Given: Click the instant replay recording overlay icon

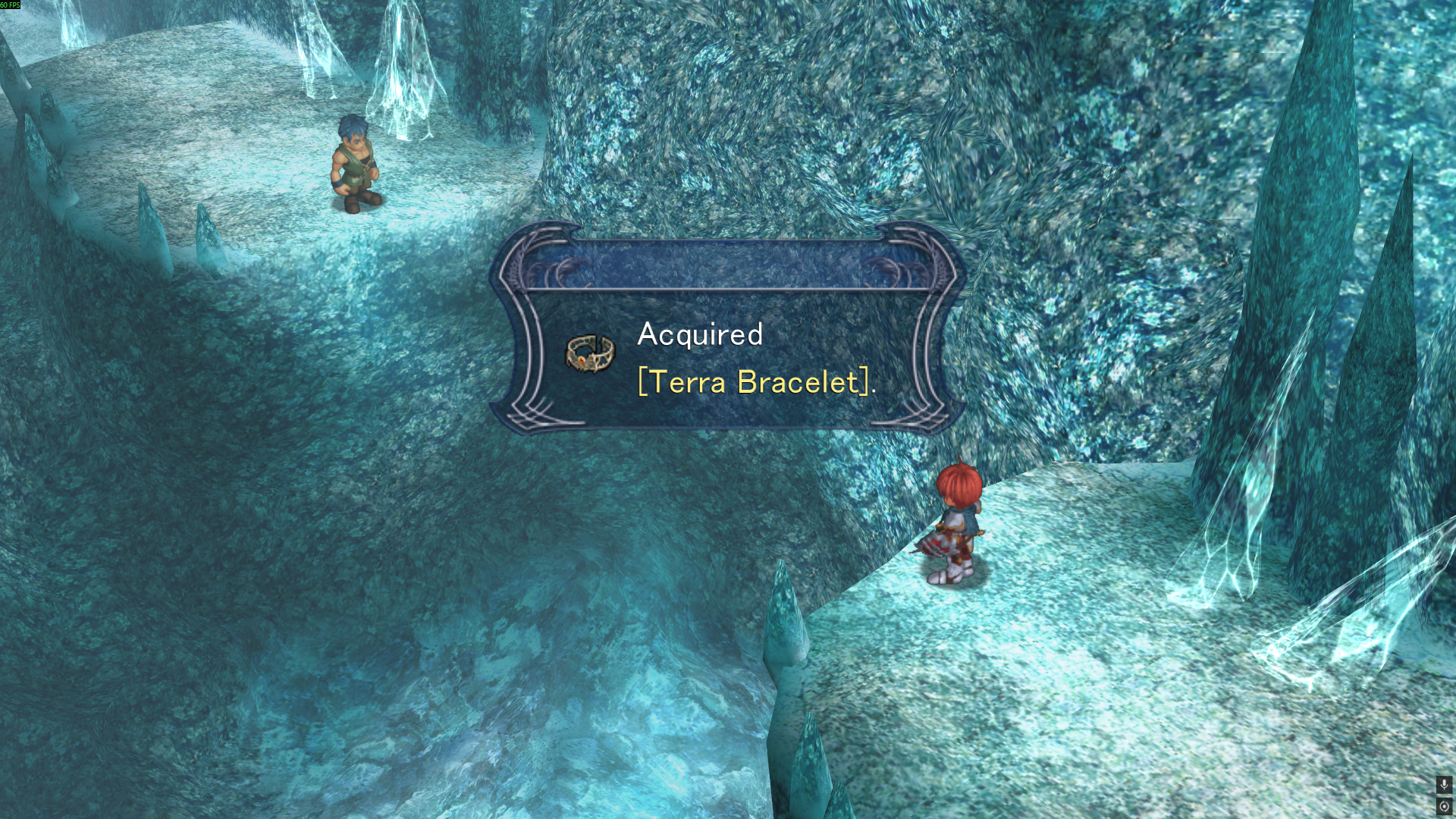Looking at the screenshot, I should (x=1444, y=806).
